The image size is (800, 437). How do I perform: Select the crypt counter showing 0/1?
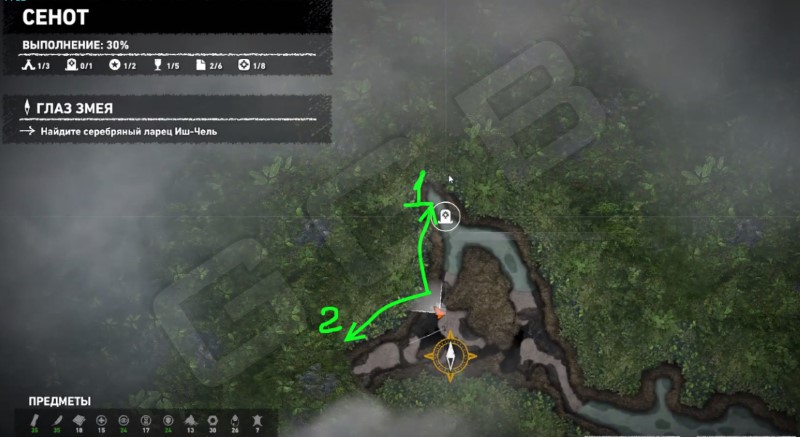pos(78,66)
